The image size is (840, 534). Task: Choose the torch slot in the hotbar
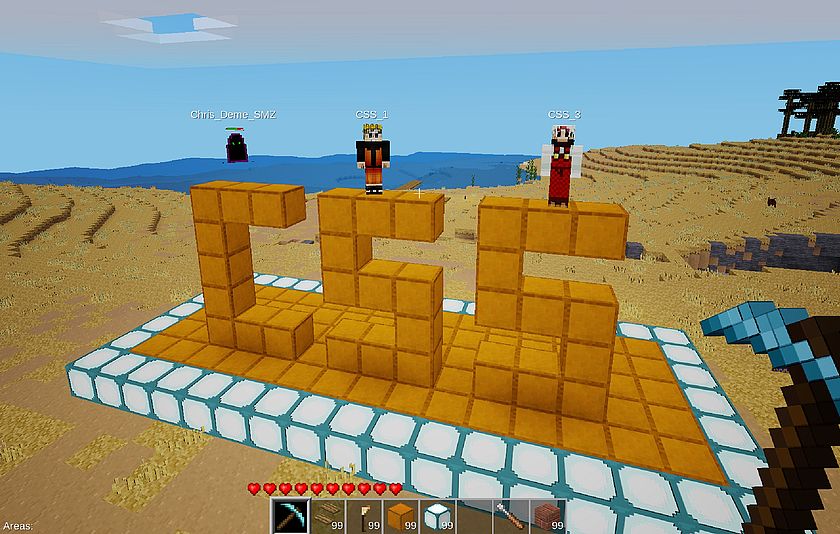pos(363,516)
